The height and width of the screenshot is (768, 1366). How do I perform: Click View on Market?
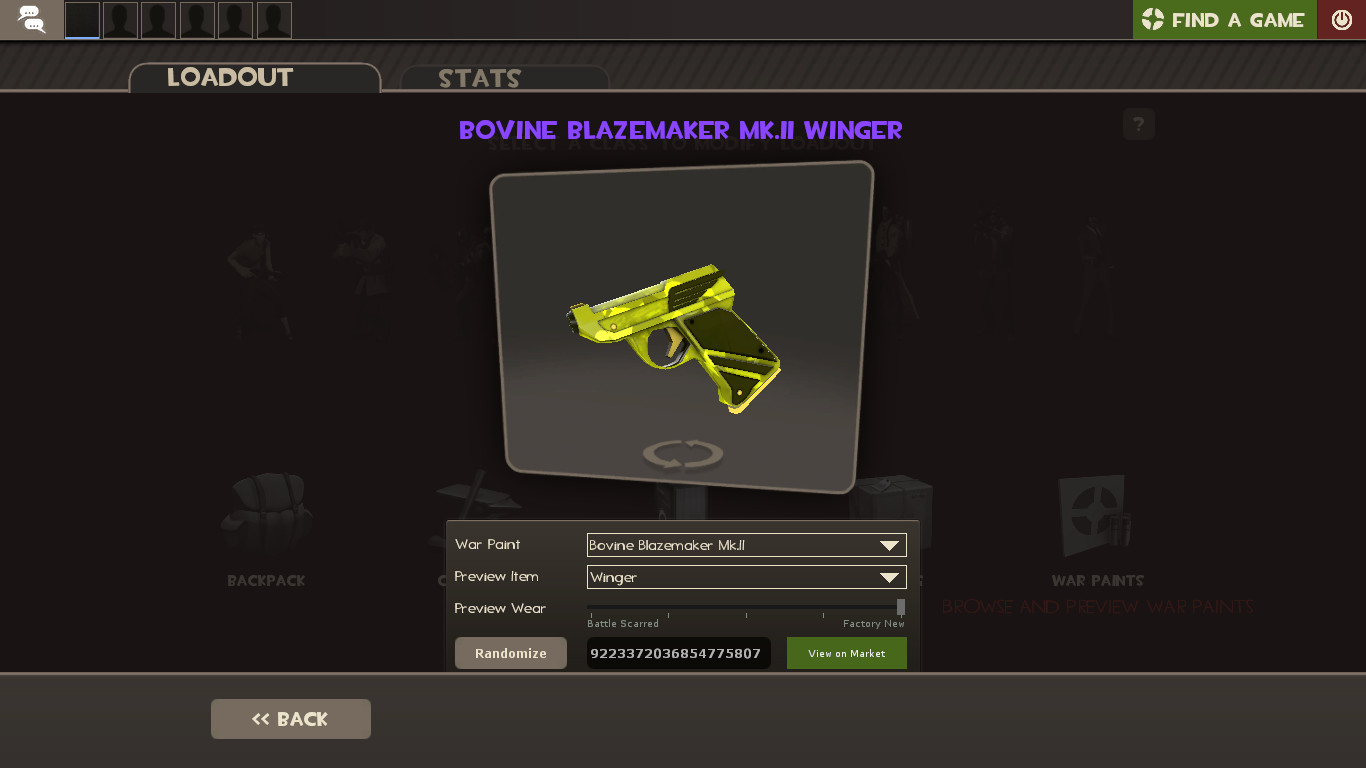click(846, 653)
